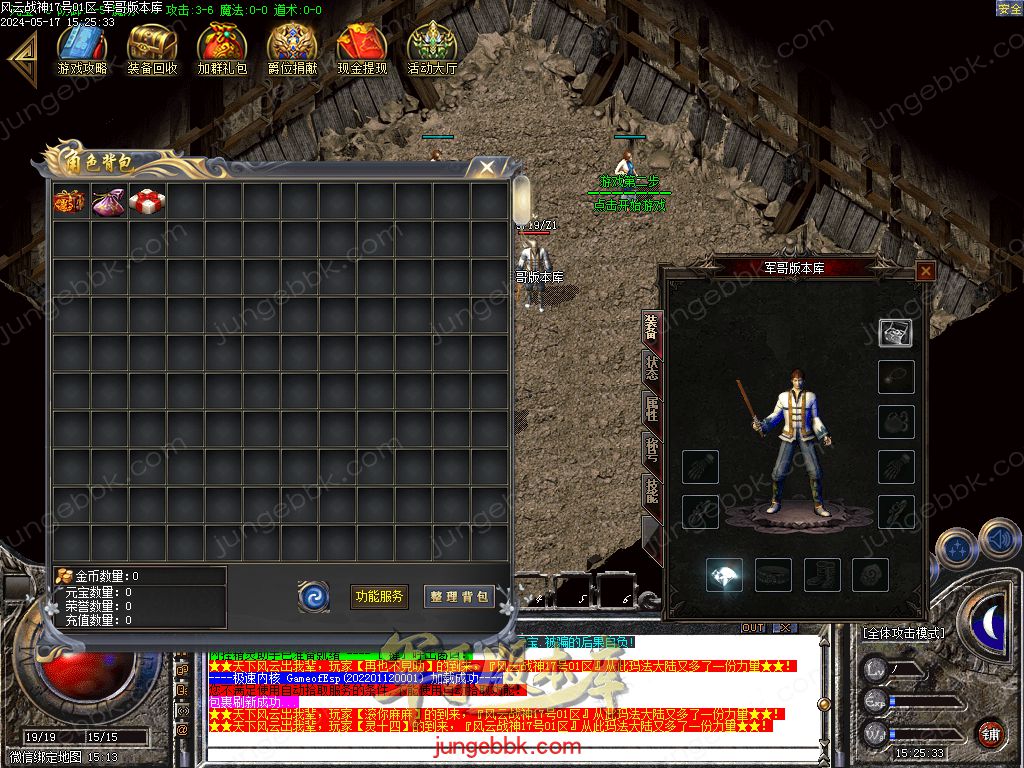Select the purple pouch item in bag
The width and height of the screenshot is (1024, 768).
(x=108, y=201)
